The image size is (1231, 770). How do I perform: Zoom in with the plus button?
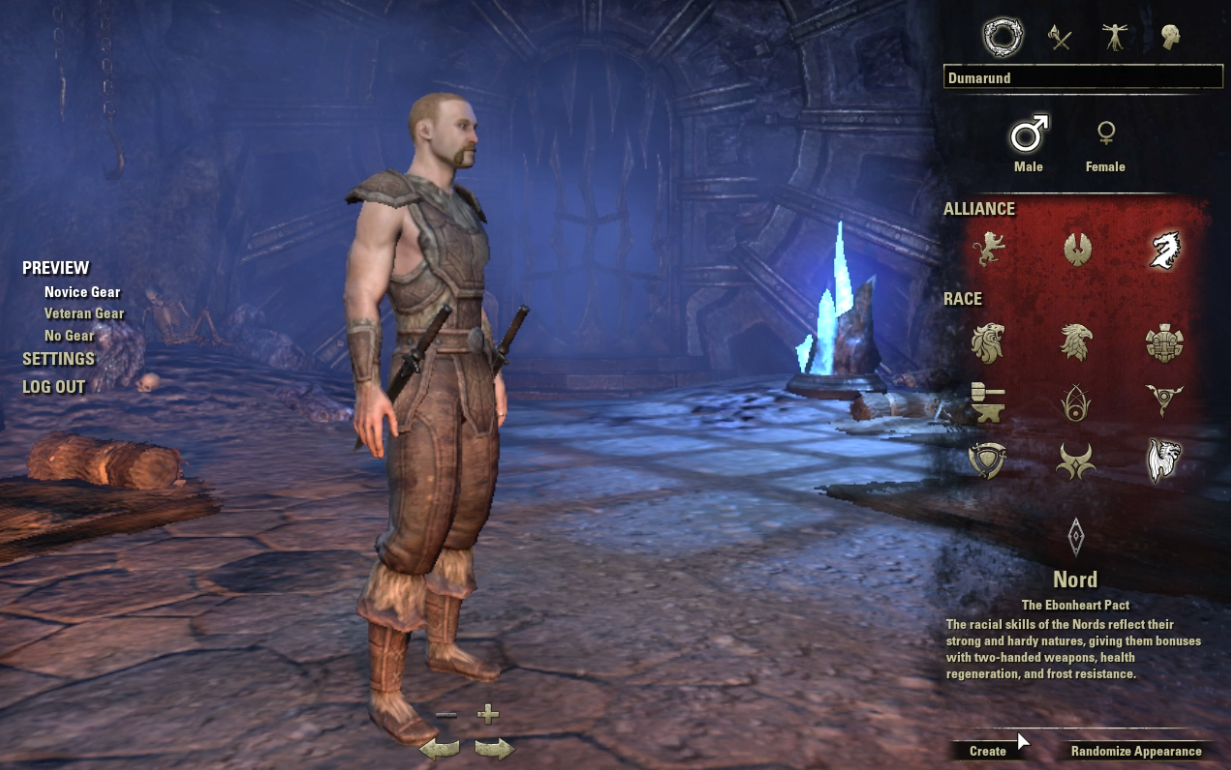coord(488,714)
